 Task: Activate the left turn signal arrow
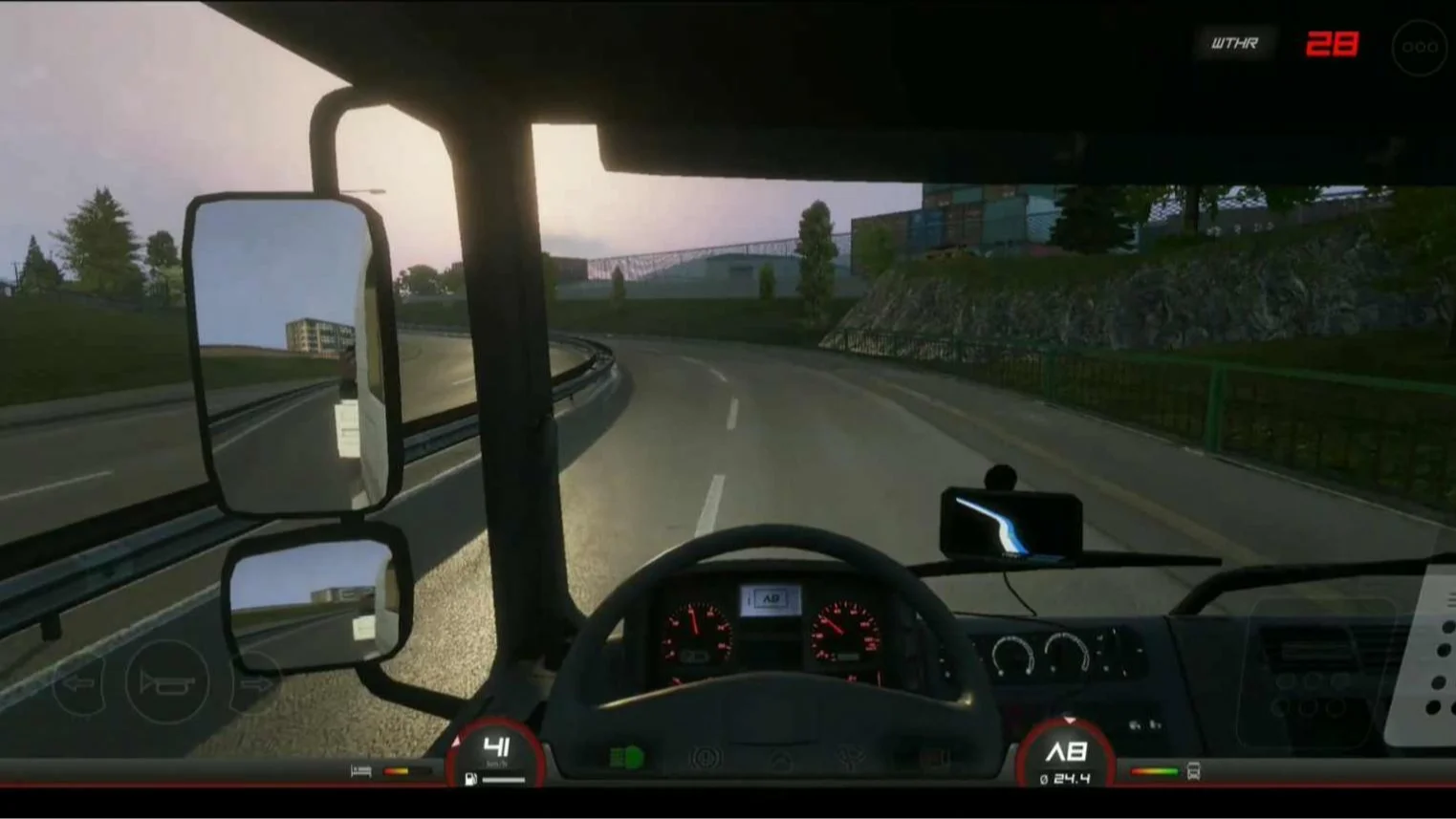click(x=78, y=684)
